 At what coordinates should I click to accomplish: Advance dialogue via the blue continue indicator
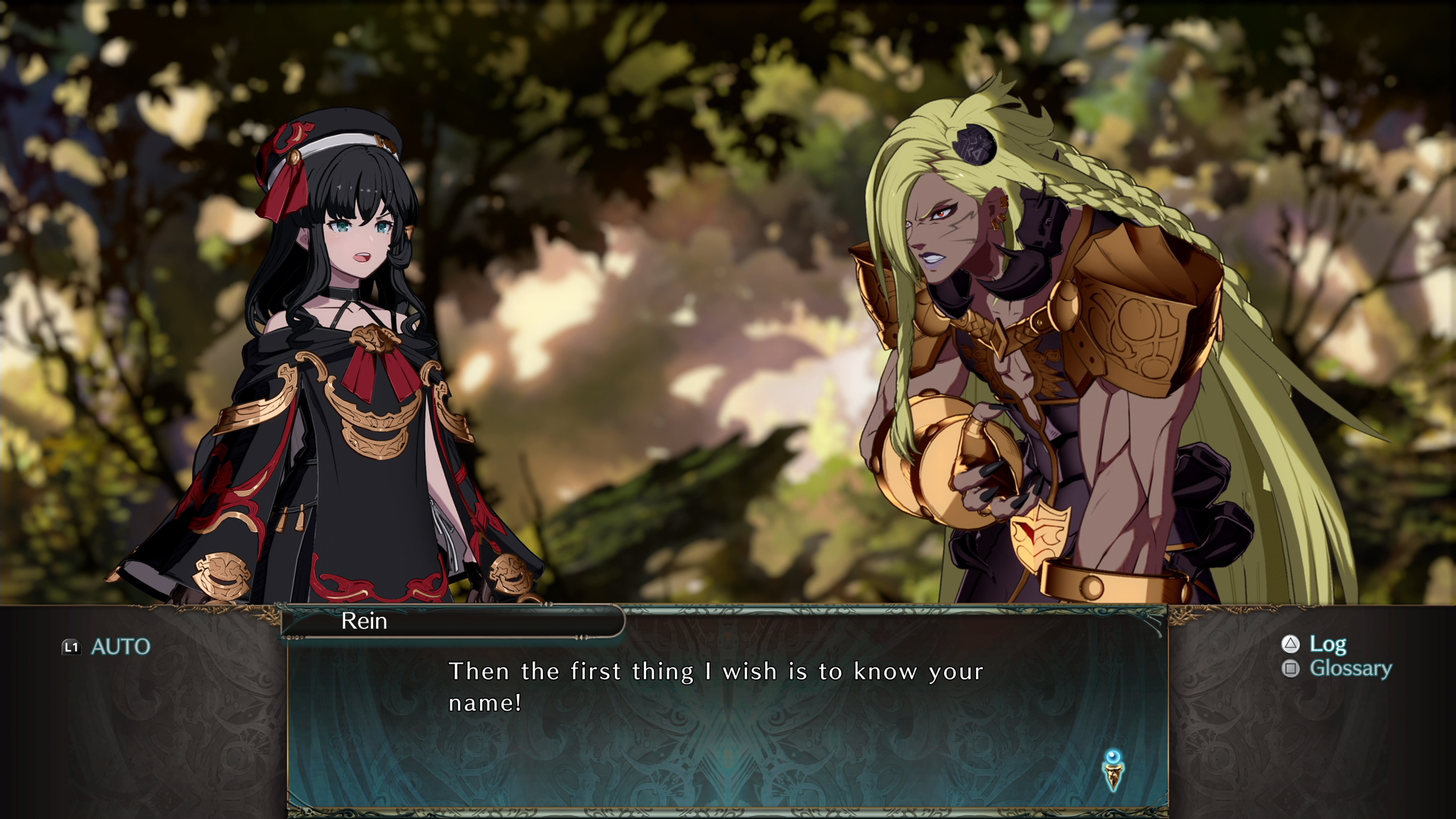coord(1112,770)
